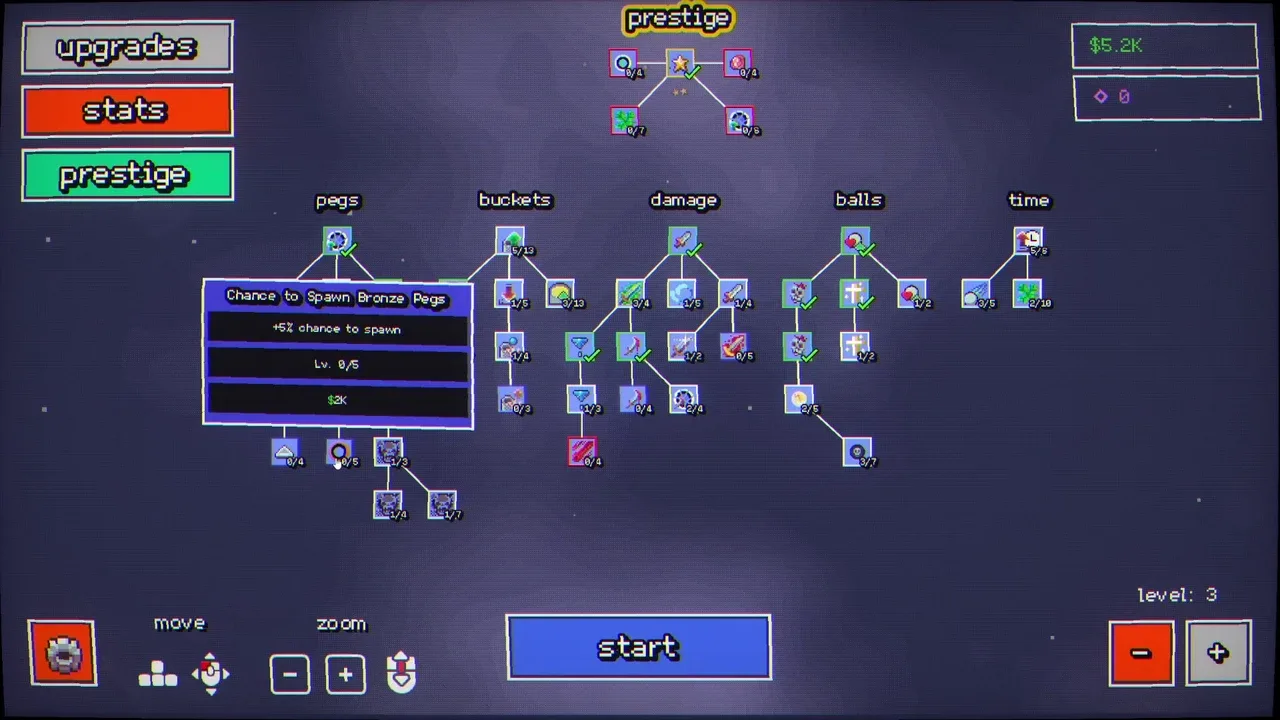Screen dimensions: 1280x720
Task: Open the green prestige tab
Action: [x=127, y=175]
